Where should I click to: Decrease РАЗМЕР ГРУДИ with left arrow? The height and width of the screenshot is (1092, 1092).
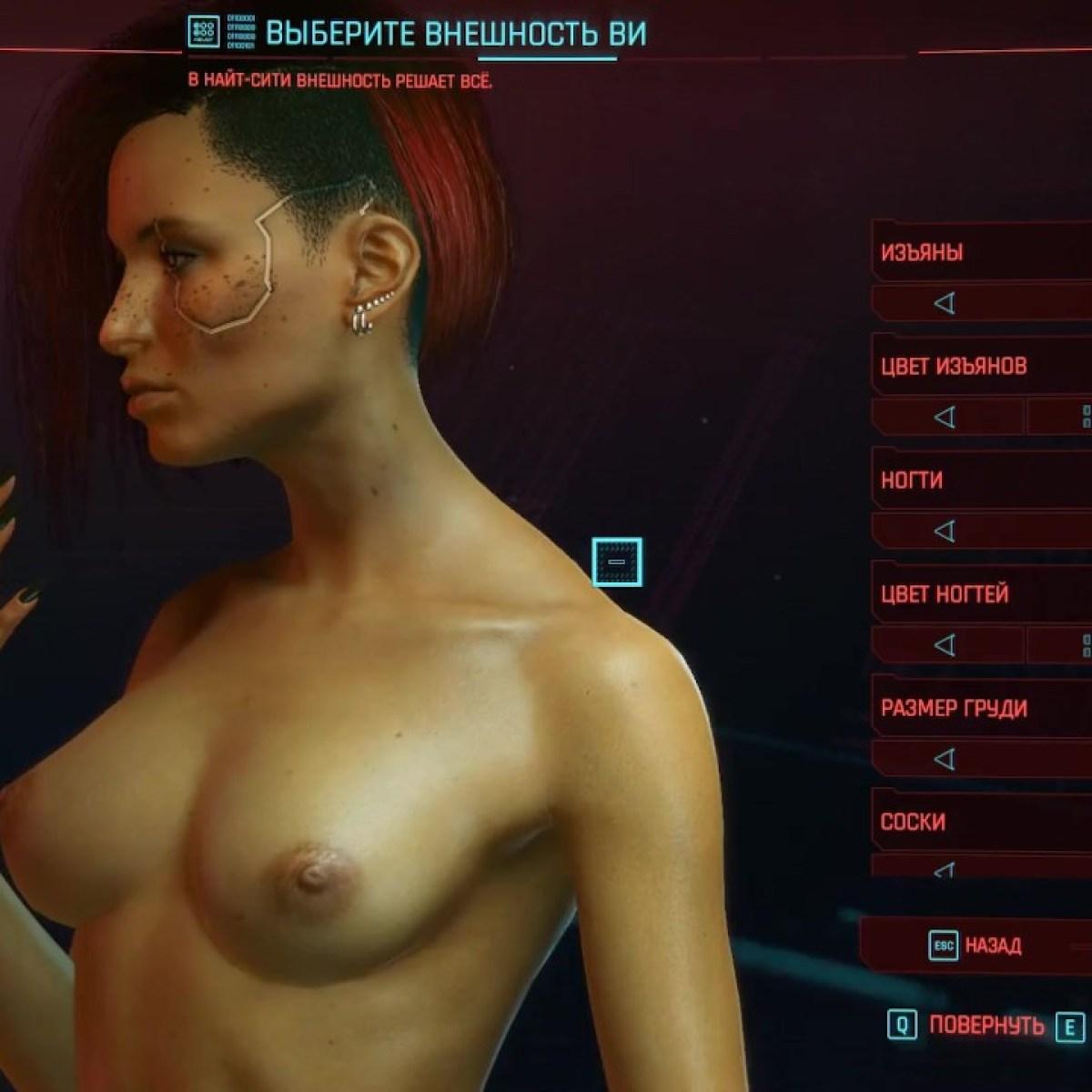pyautogui.click(x=945, y=758)
